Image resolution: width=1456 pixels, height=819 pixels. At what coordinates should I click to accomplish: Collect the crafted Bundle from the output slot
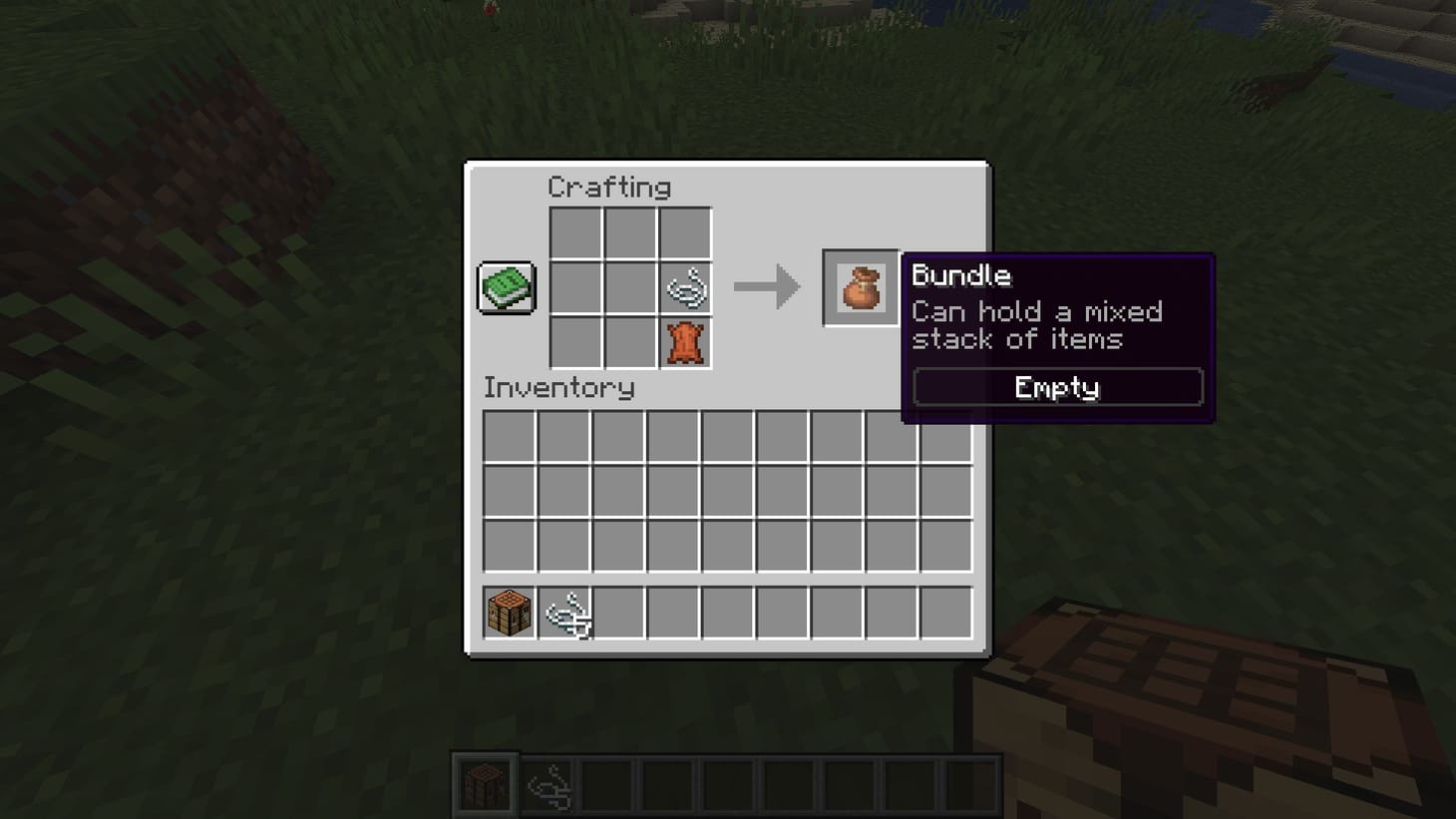(860, 287)
